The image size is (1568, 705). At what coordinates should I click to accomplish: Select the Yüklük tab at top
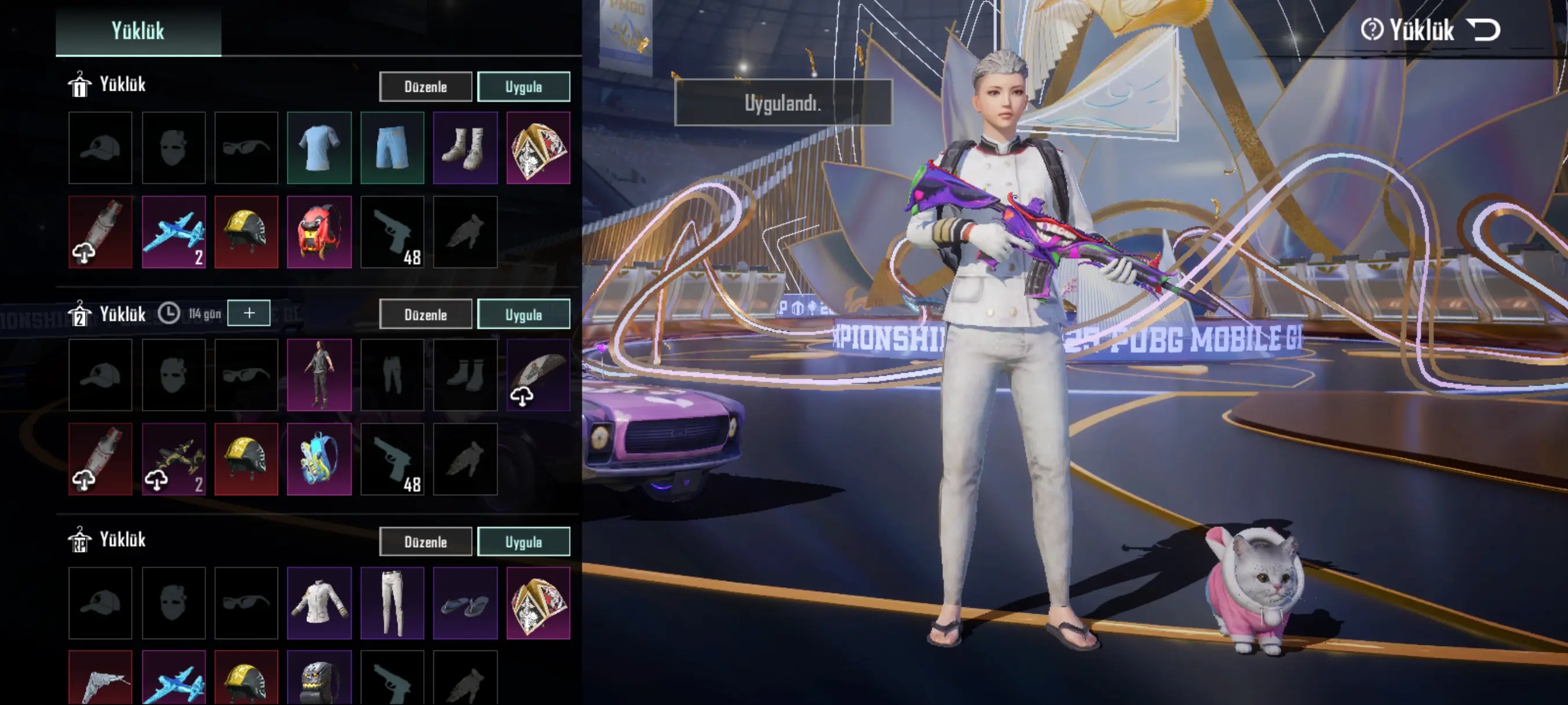click(138, 31)
